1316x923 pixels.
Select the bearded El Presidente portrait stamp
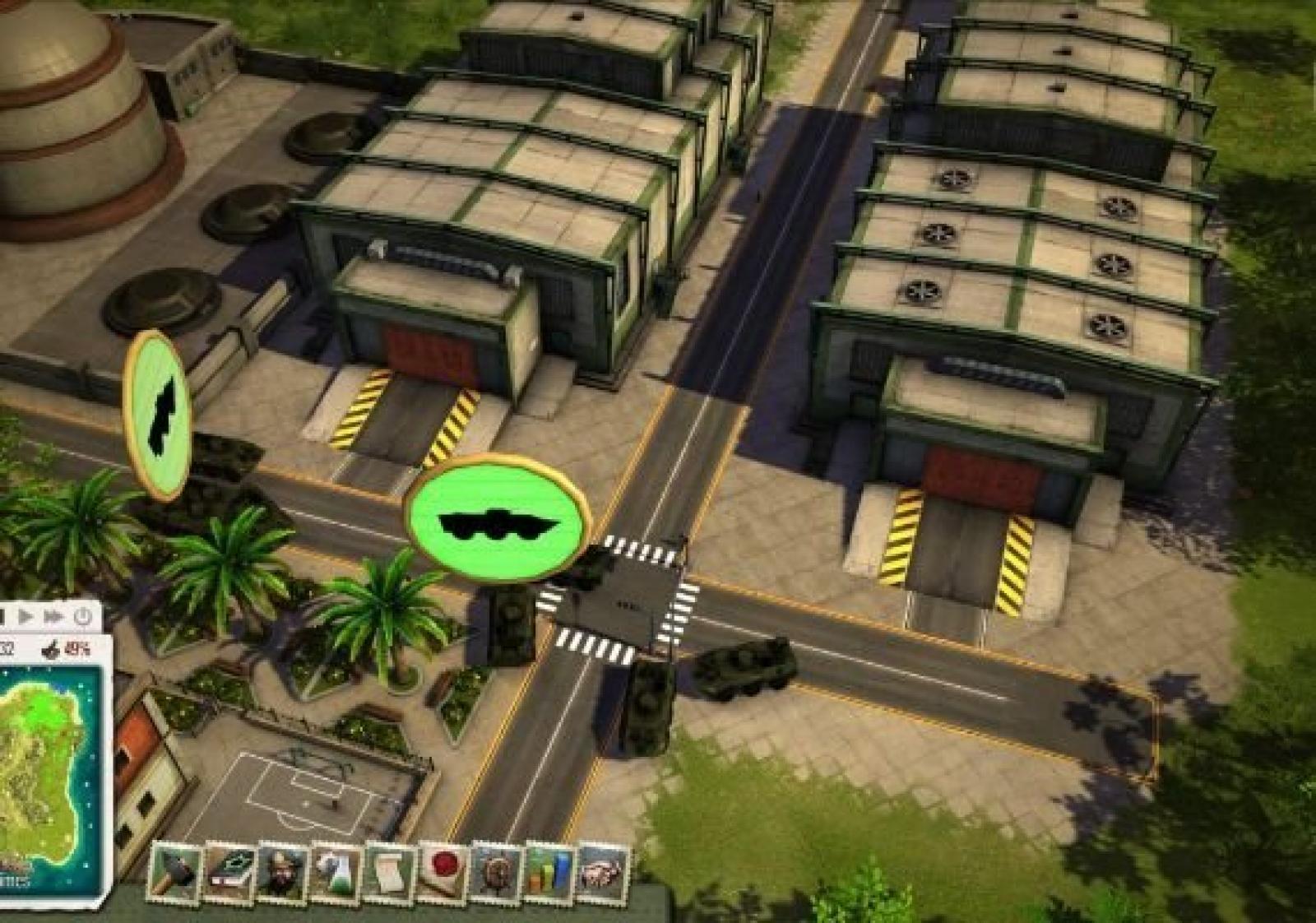282,872
